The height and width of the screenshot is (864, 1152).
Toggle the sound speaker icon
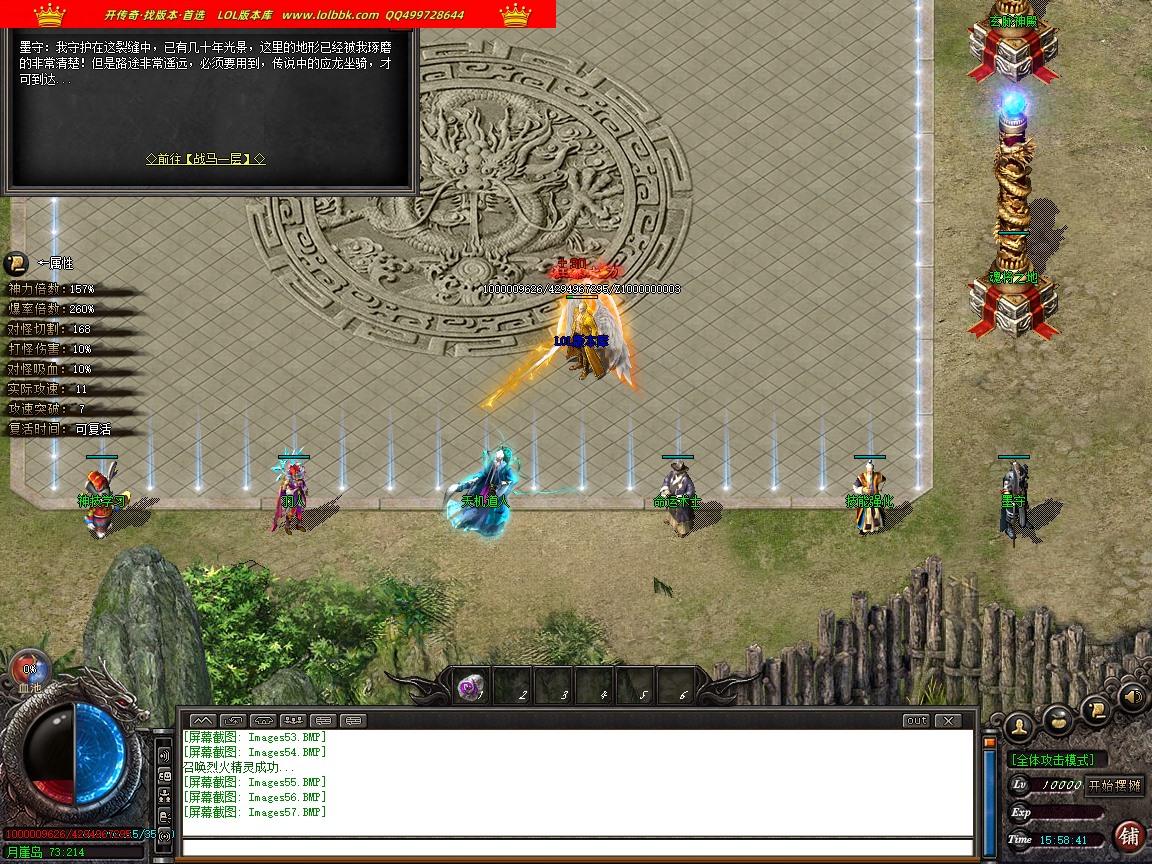click(x=1134, y=697)
